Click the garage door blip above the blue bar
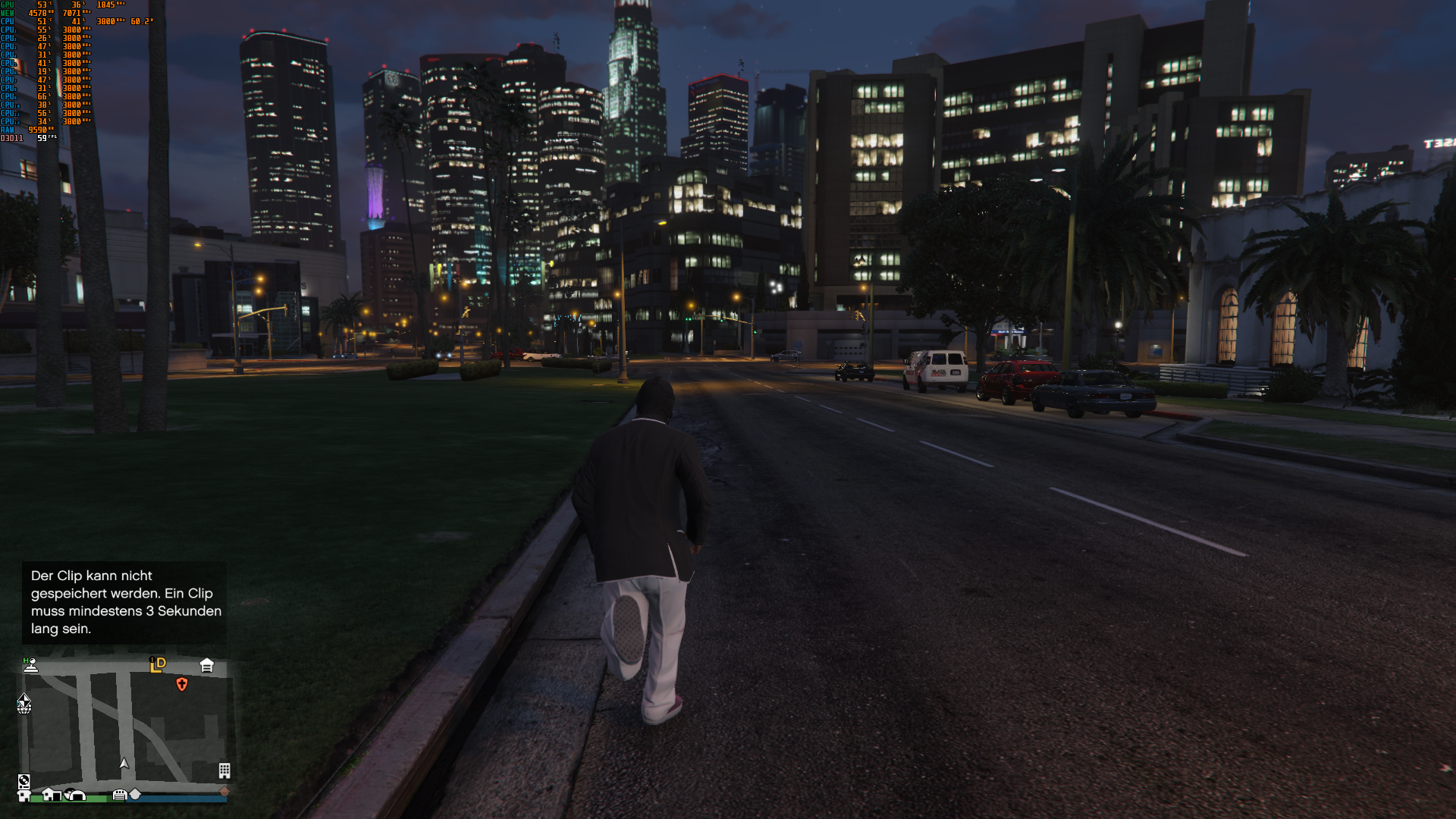This screenshot has height=819, width=1456. [120, 793]
